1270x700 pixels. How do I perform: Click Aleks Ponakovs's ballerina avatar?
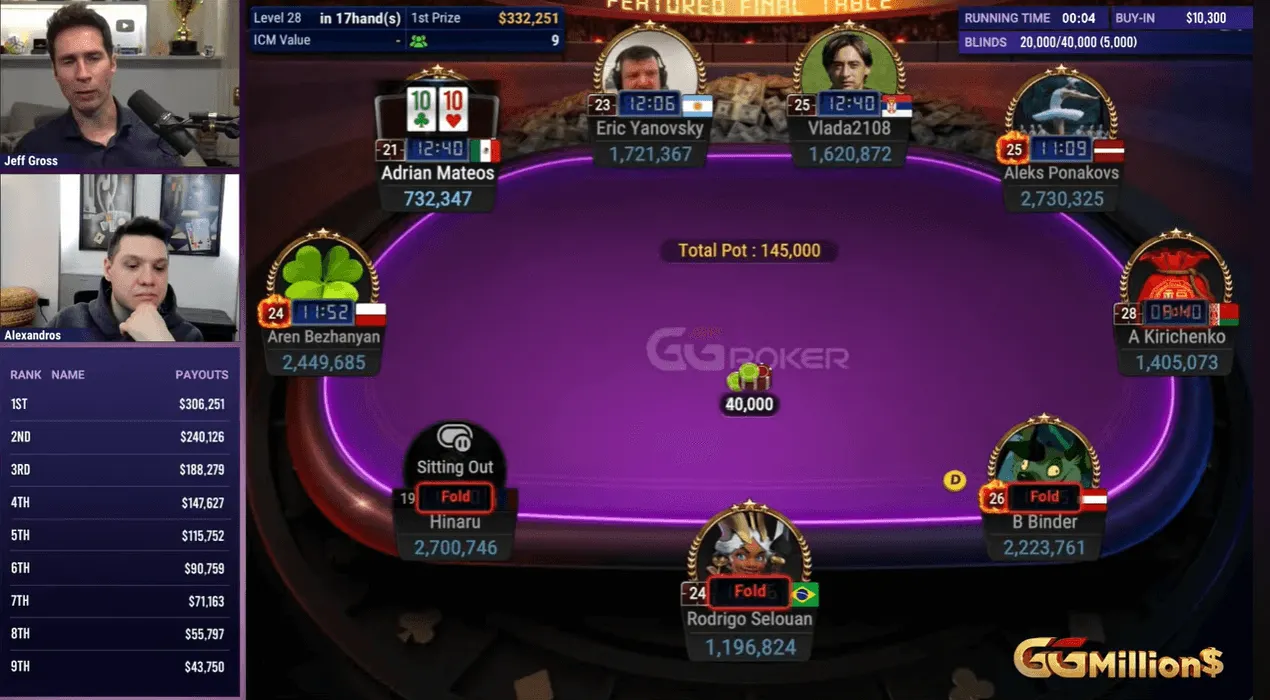(1060, 110)
